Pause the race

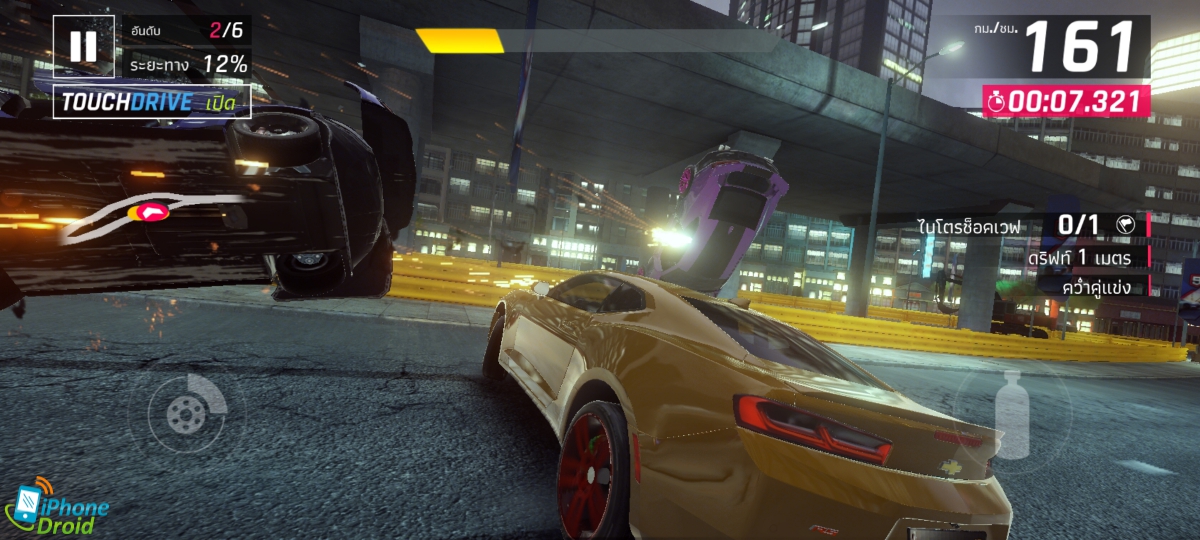click(84, 46)
